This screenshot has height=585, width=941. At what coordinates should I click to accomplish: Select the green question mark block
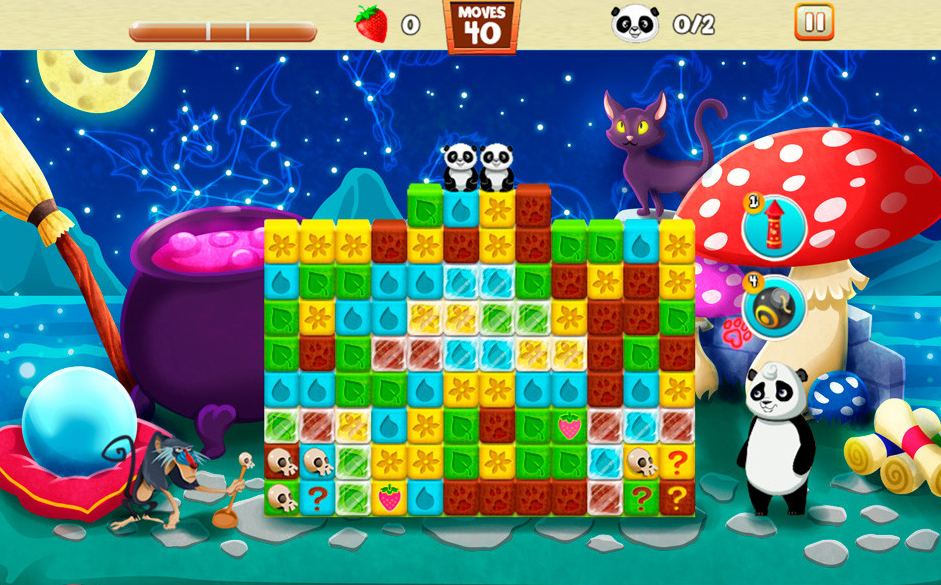point(641,496)
